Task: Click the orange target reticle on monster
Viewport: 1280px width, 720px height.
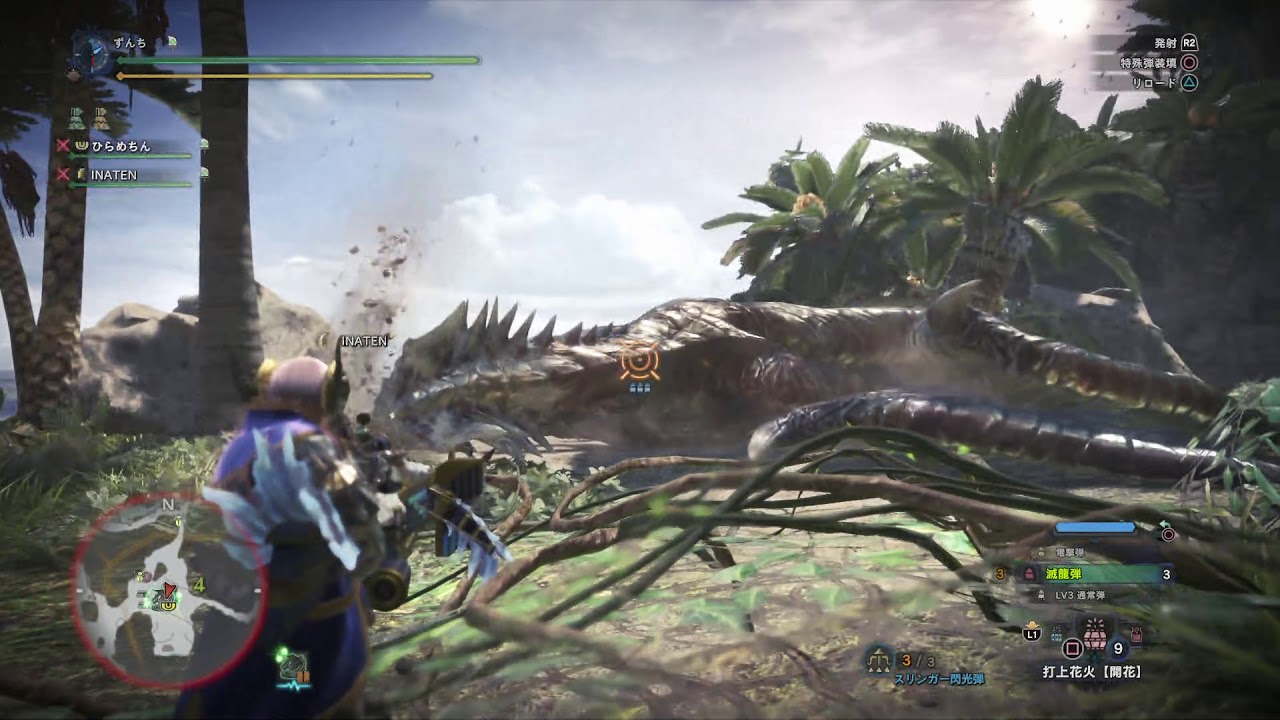Action: tap(638, 361)
